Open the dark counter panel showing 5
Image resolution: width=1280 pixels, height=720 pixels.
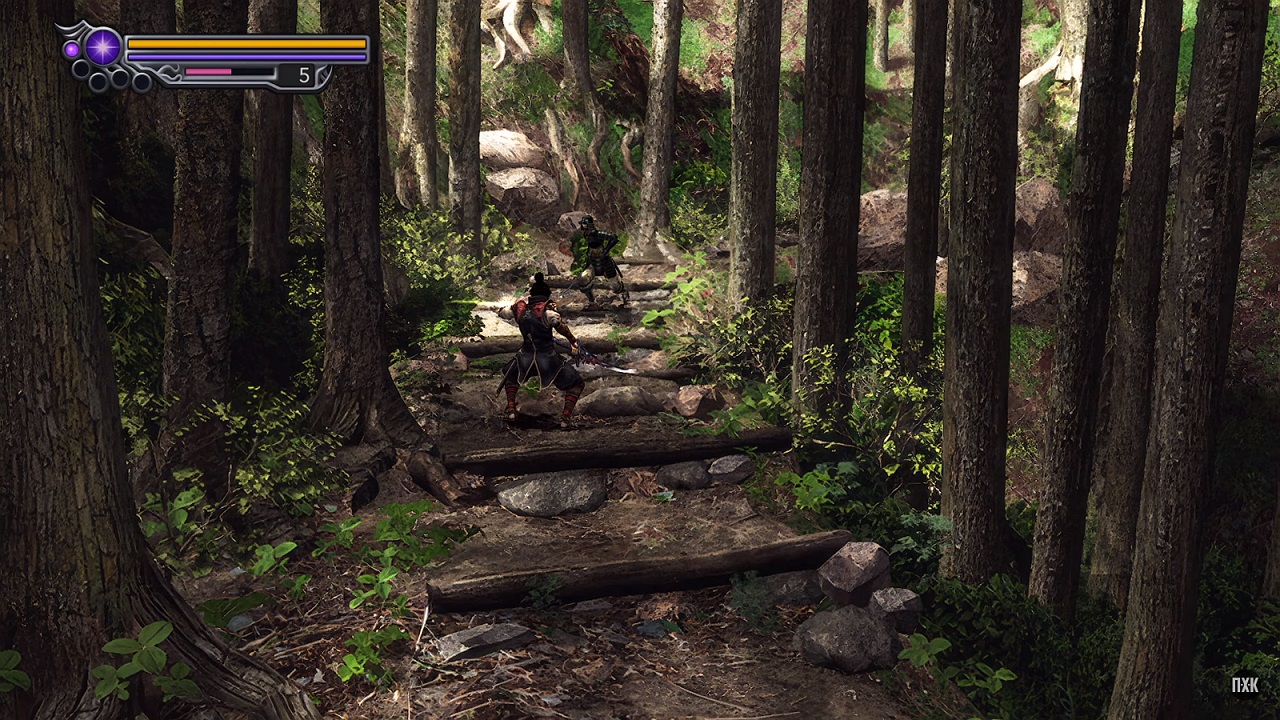[x=295, y=75]
